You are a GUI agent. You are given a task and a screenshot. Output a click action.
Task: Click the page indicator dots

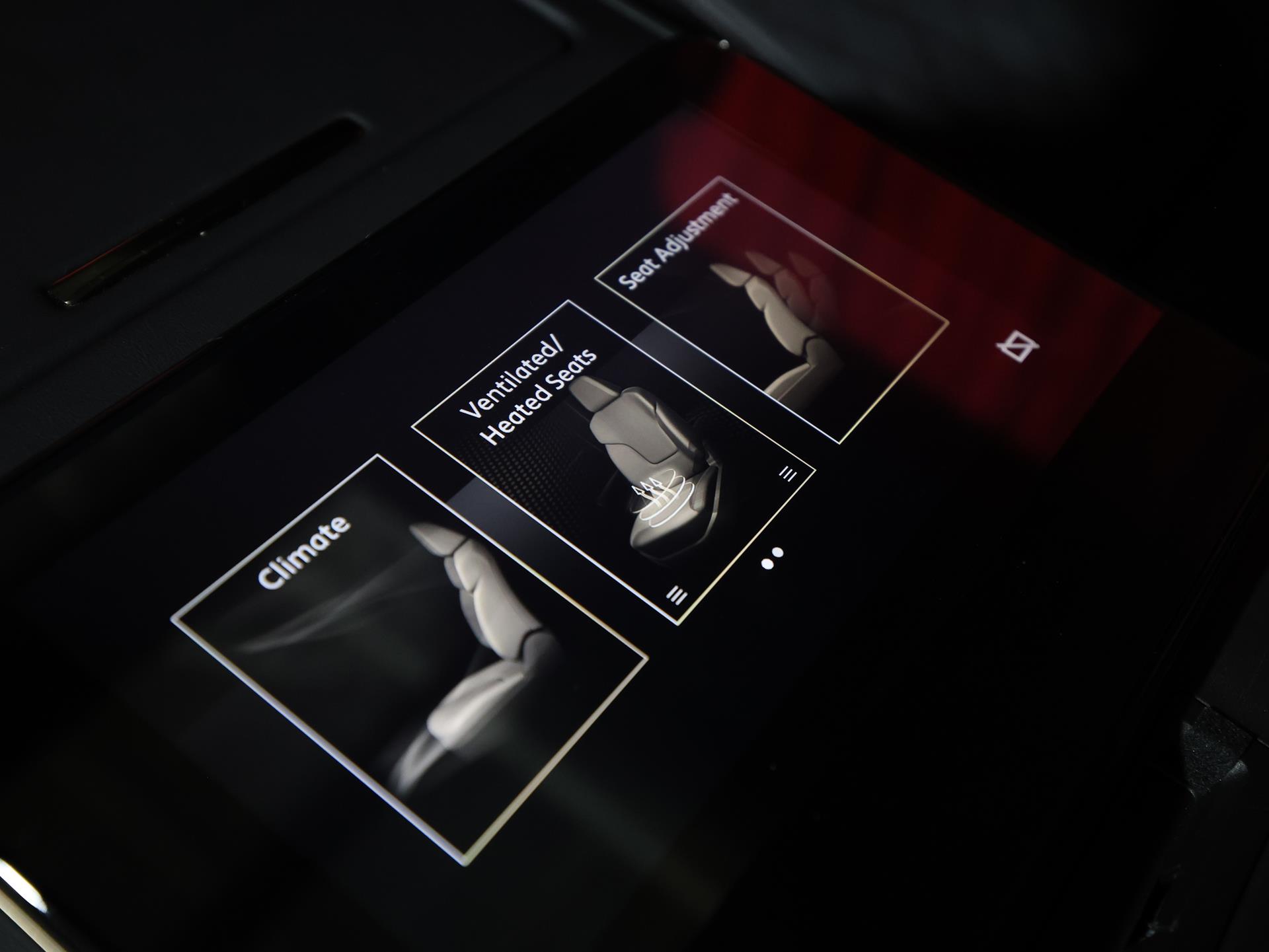pos(772,558)
